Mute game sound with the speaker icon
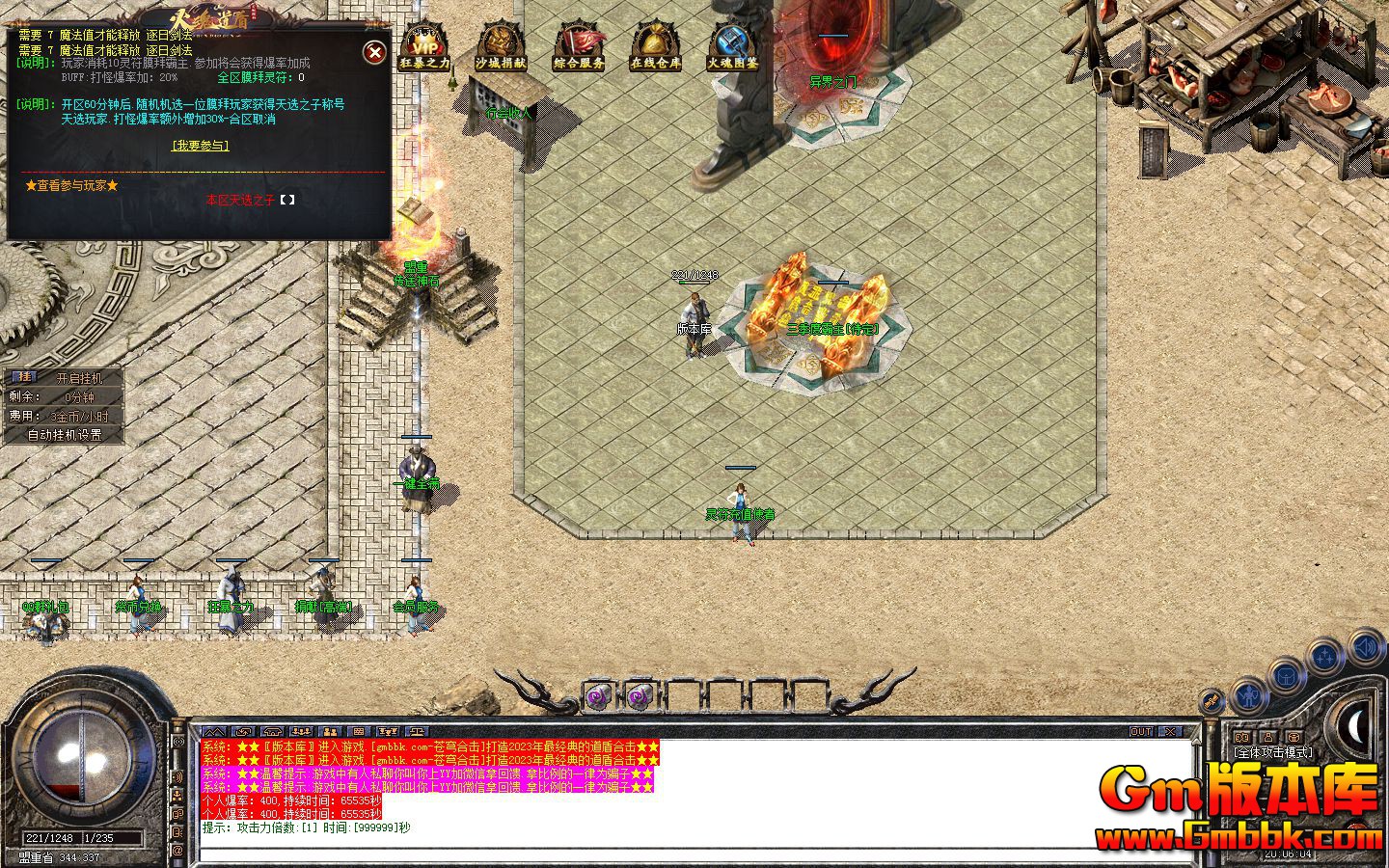 [x=1364, y=648]
